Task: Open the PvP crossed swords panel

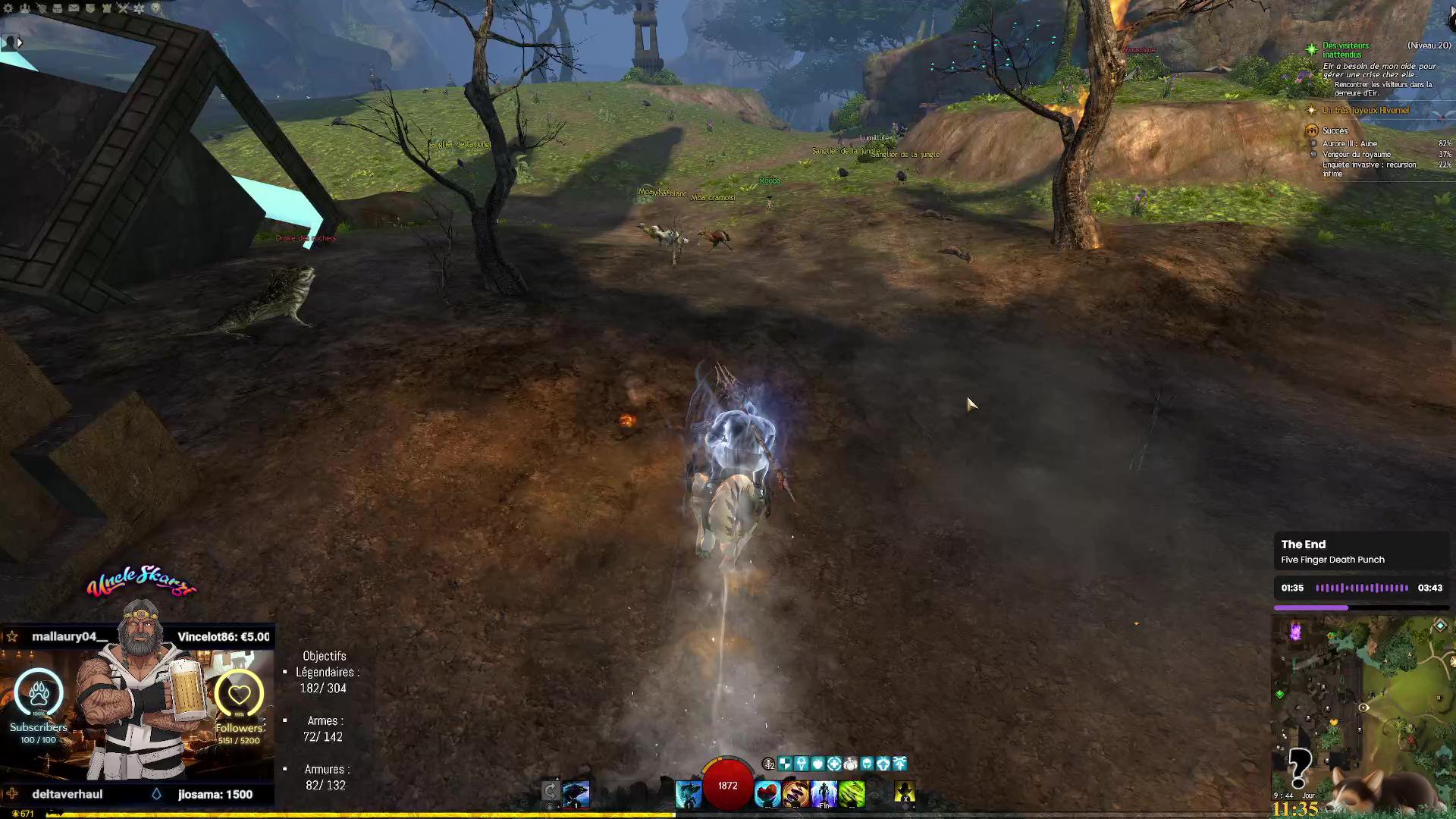Action: coord(123,8)
